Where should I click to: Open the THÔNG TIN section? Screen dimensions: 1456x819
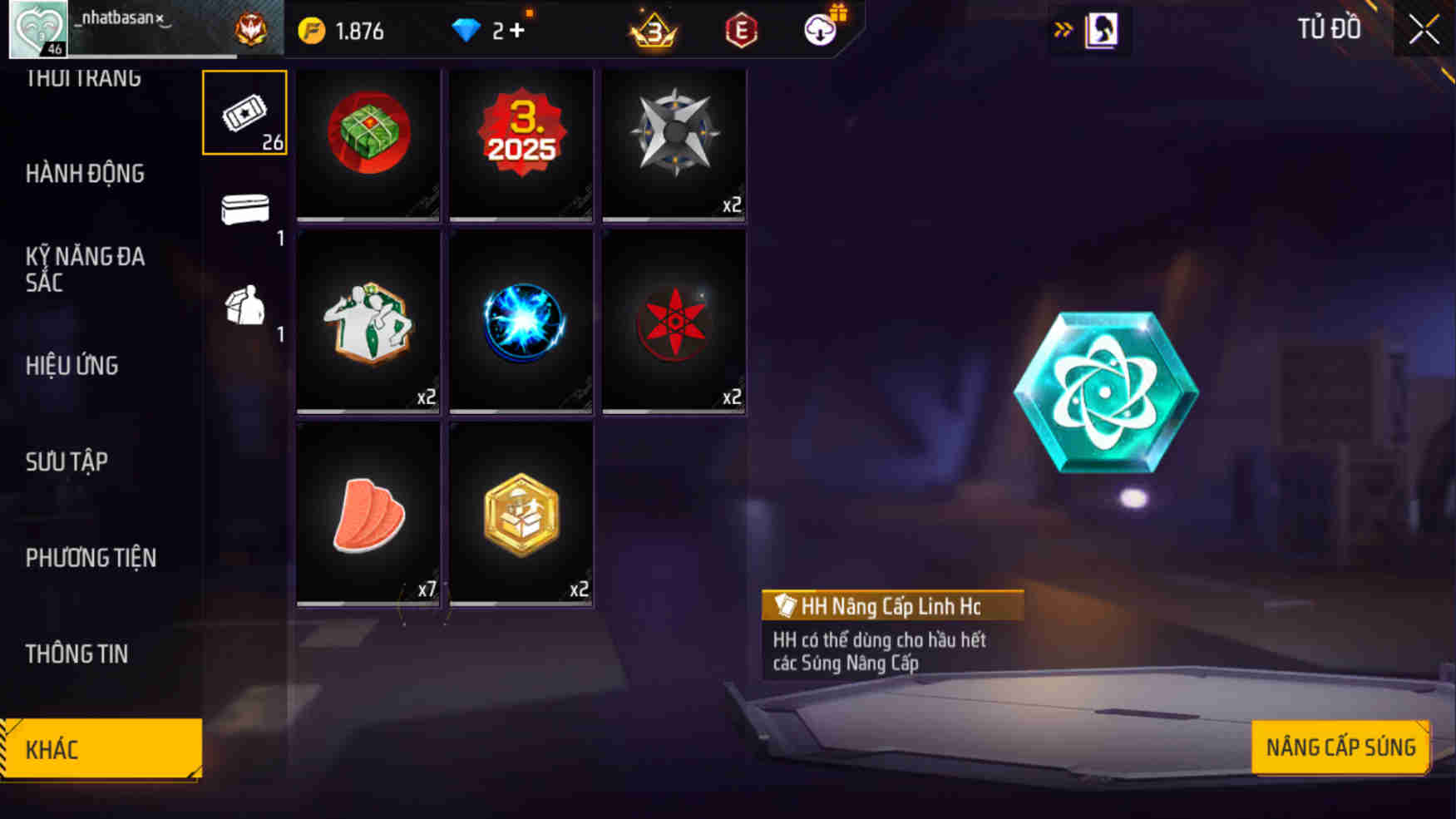(77, 654)
